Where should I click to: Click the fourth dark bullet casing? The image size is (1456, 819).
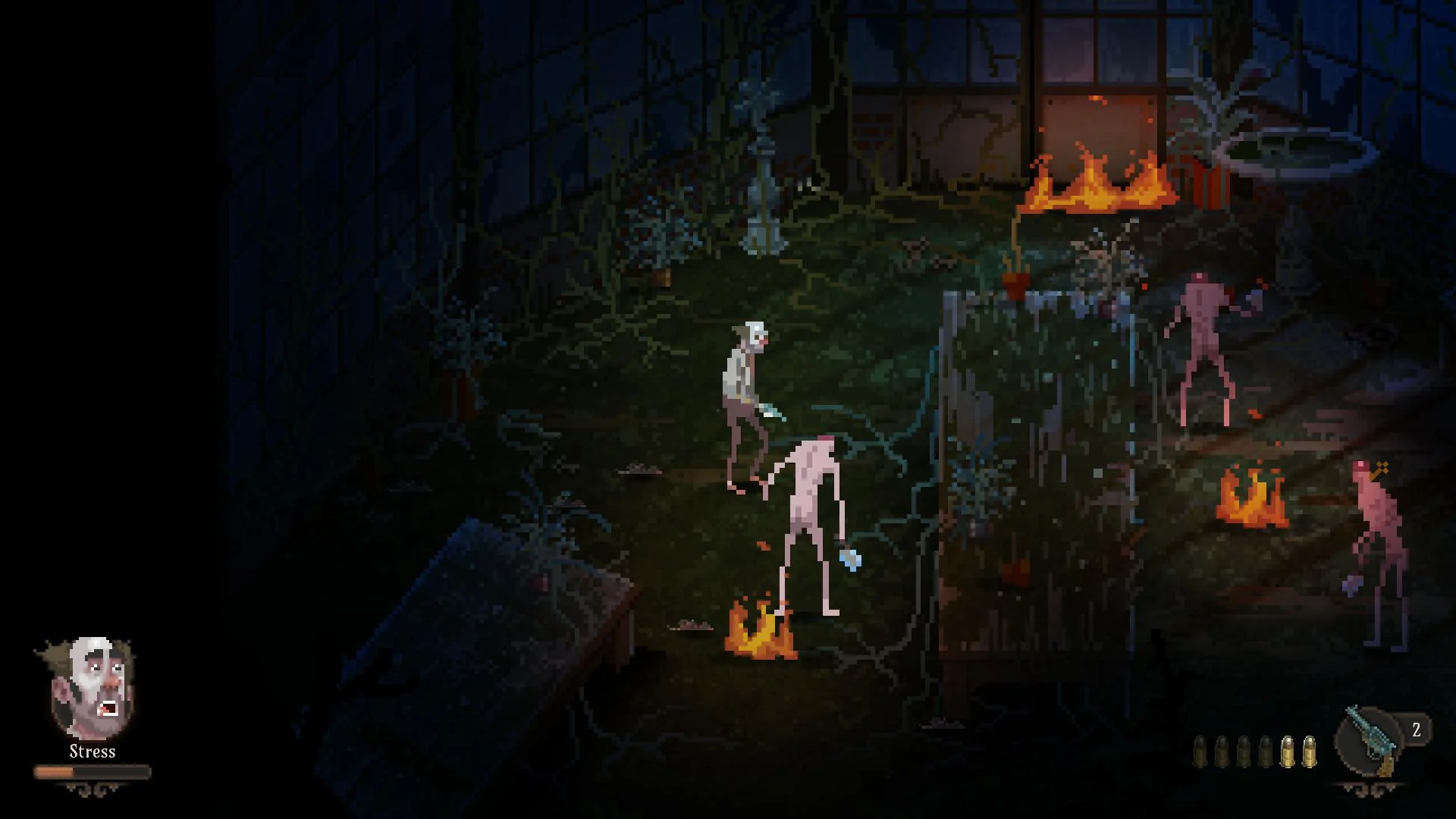click(1265, 752)
